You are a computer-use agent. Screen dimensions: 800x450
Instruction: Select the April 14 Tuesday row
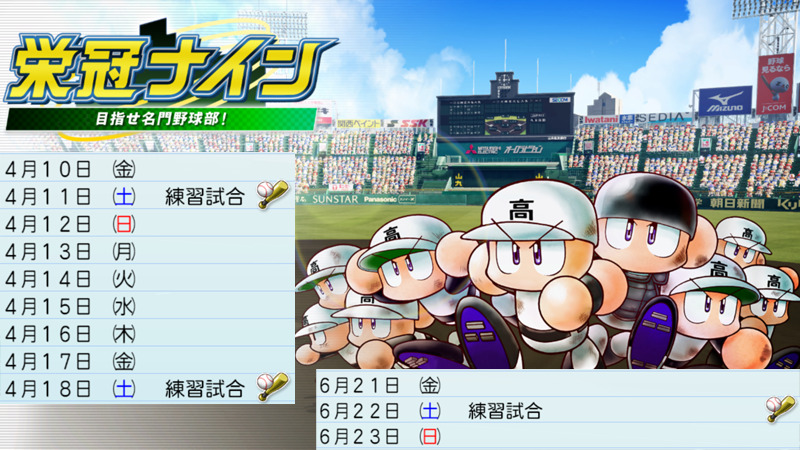pos(147,277)
